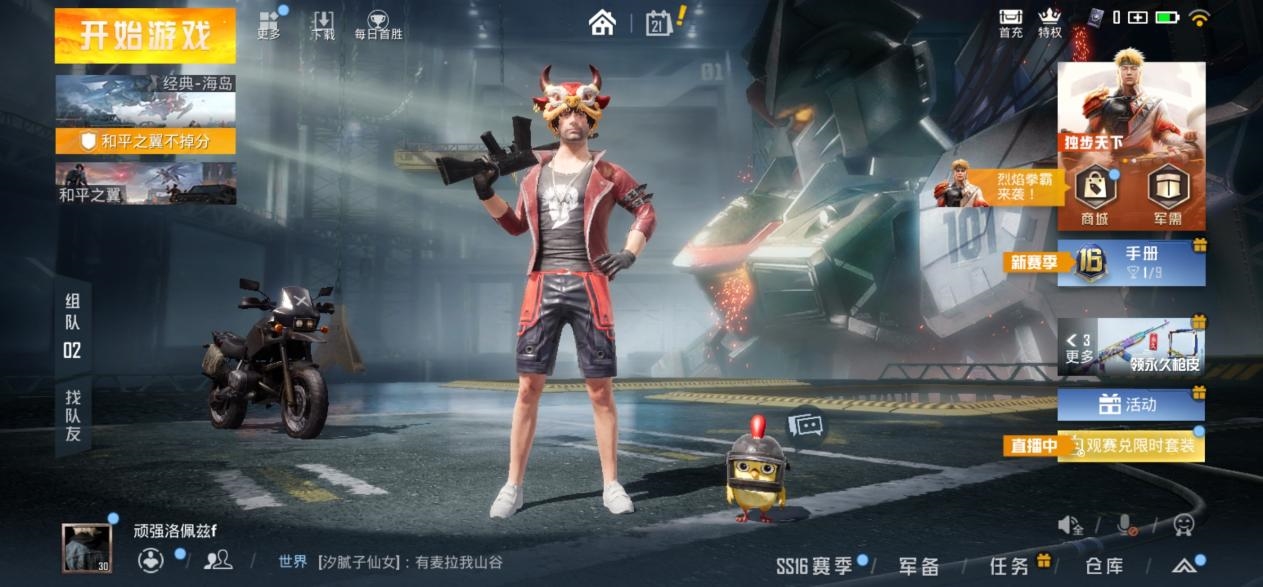This screenshot has width=1263, height=587.
Task: Select the 找队友 find teammates tab
Action: click(x=73, y=415)
